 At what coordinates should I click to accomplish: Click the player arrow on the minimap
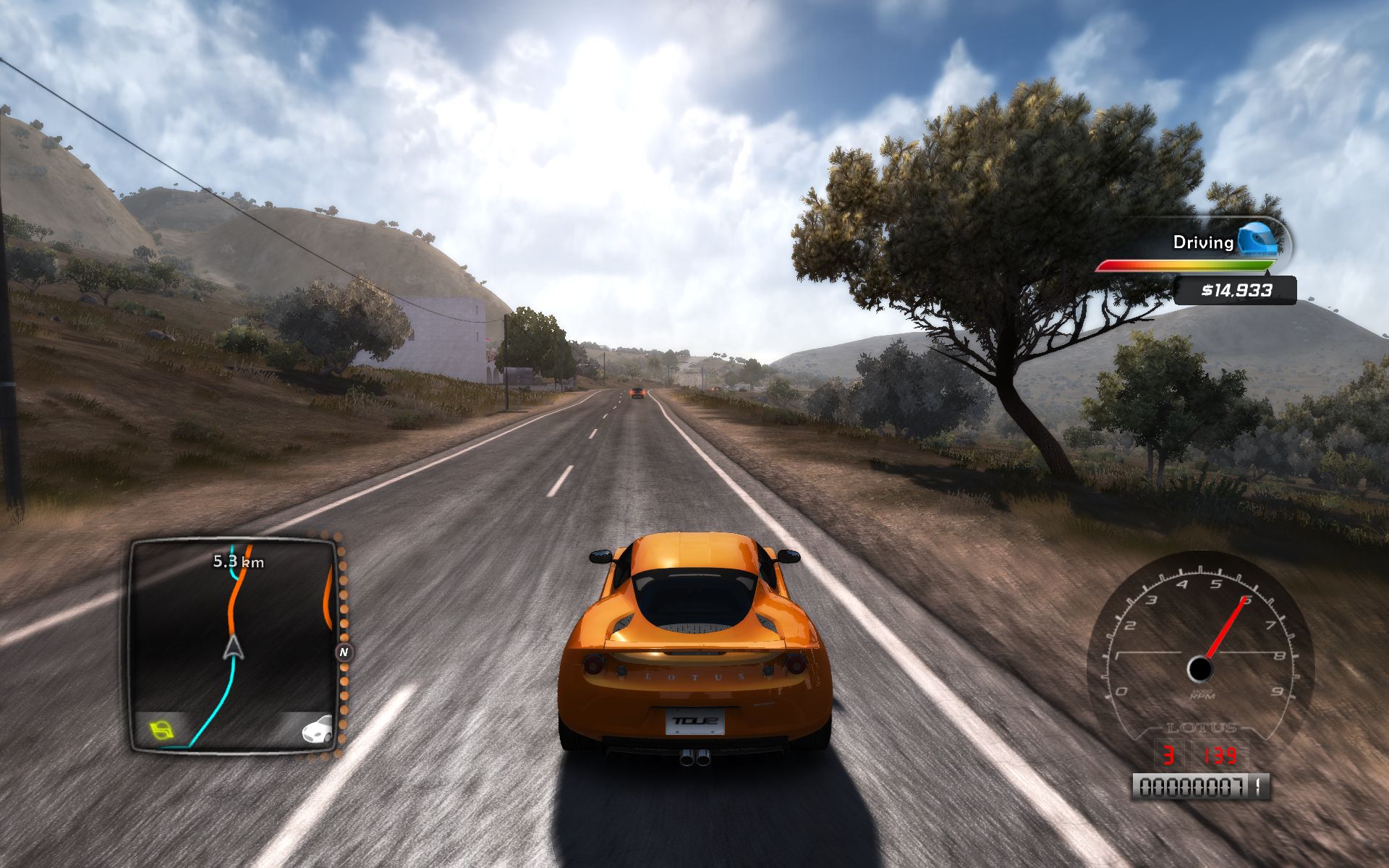pyautogui.click(x=233, y=647)
